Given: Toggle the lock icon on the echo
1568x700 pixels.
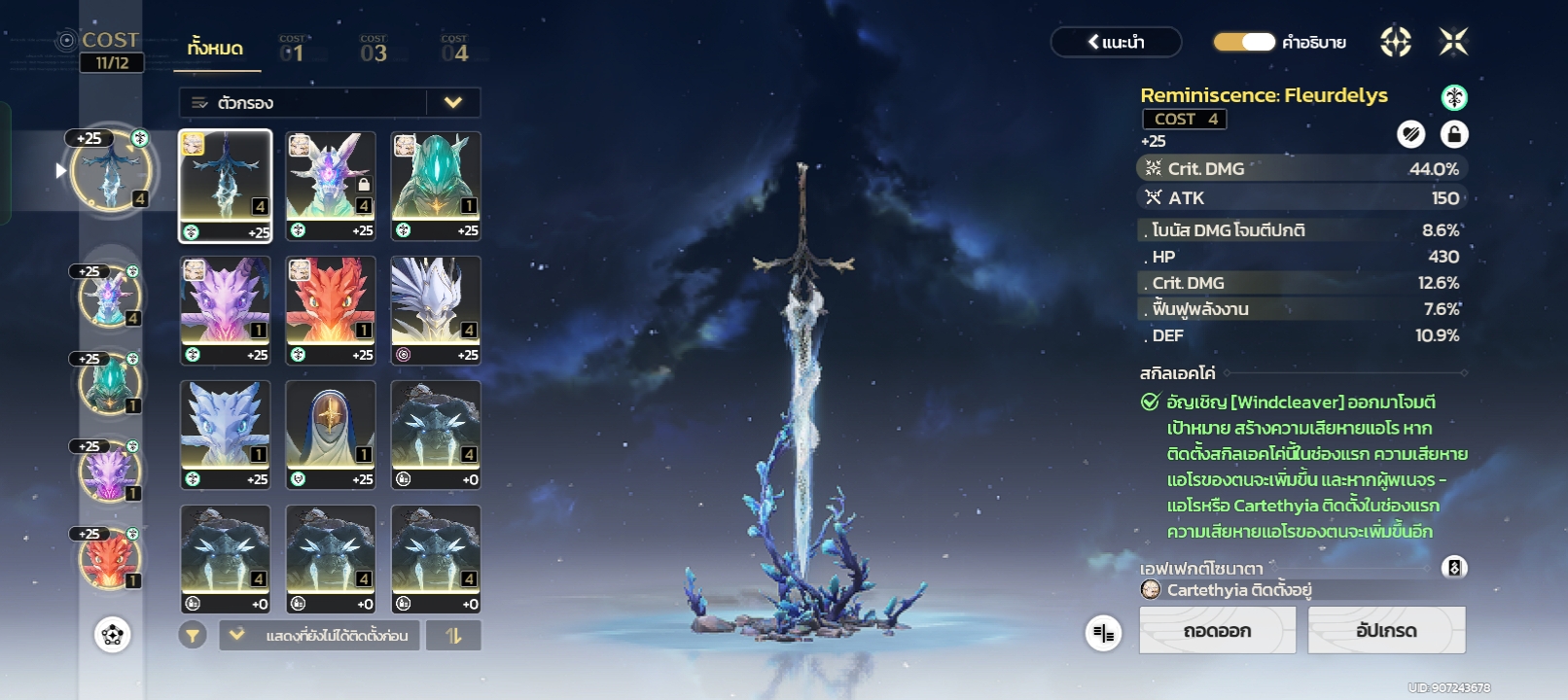Looking at the screenshot, I should pyautogui.click(x=1453, y=134).
